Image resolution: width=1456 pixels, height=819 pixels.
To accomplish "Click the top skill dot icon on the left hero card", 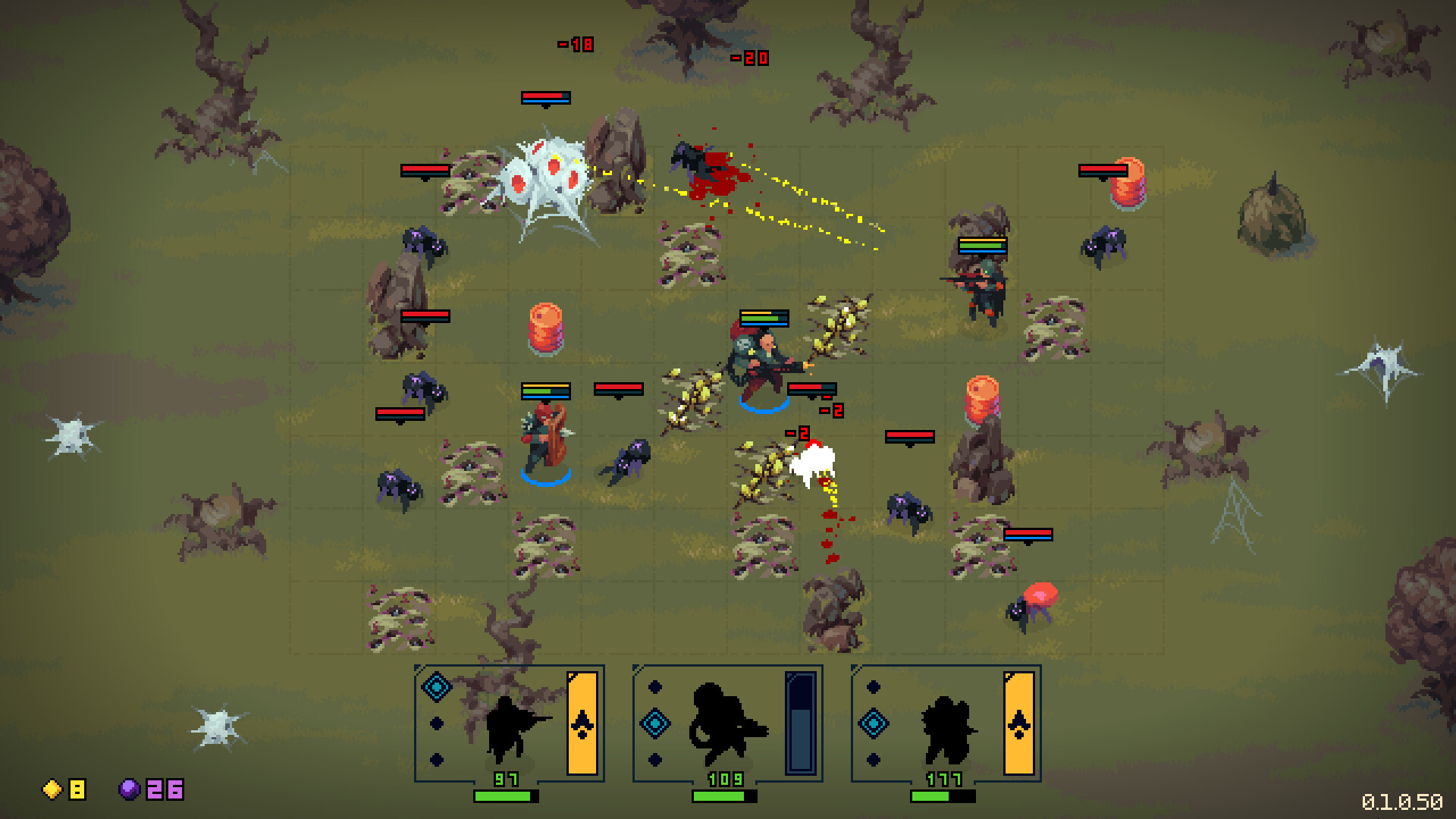I will click(435, 723).
